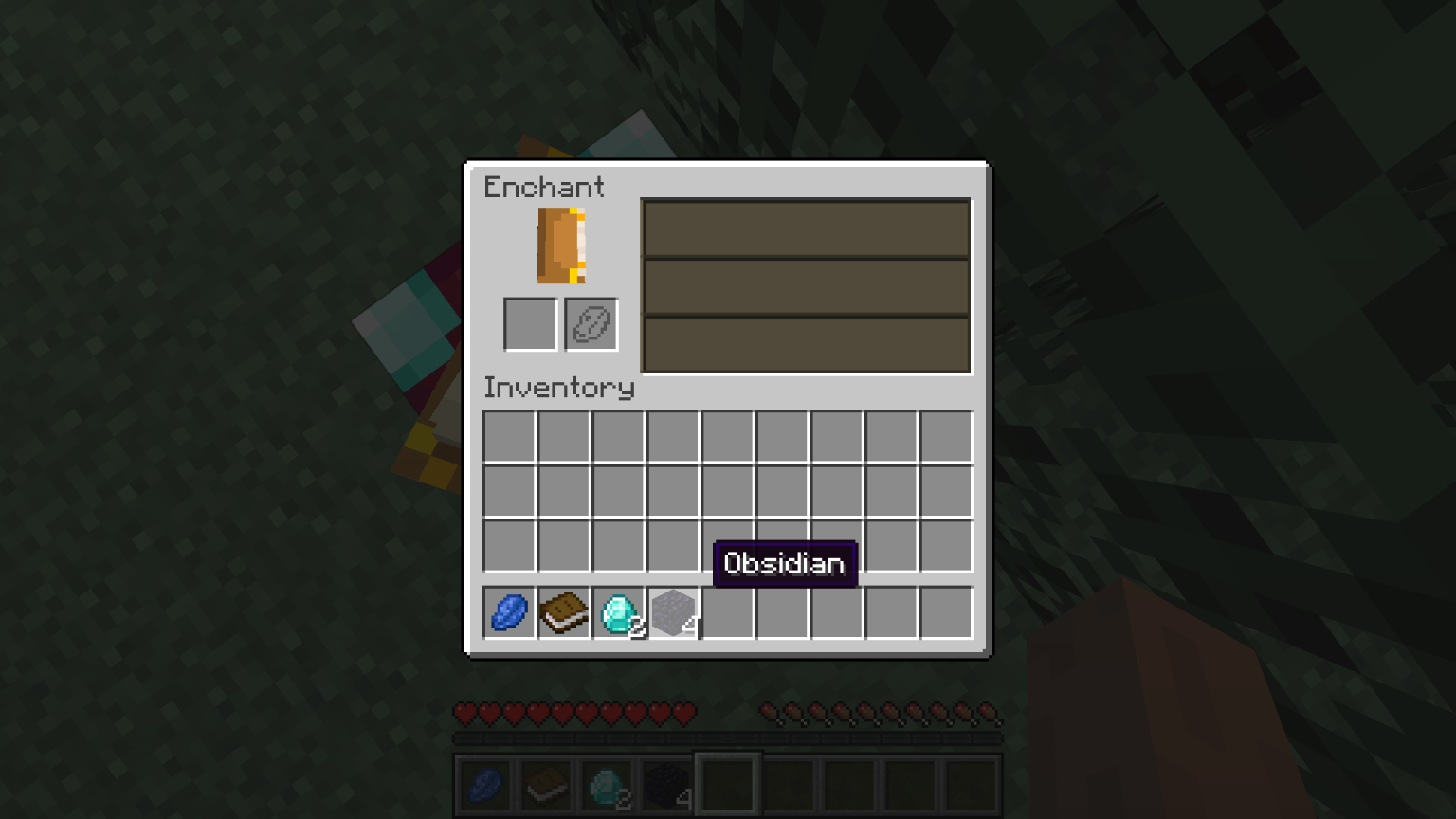Click the enchanting book icon

click(x=561, y=246)
